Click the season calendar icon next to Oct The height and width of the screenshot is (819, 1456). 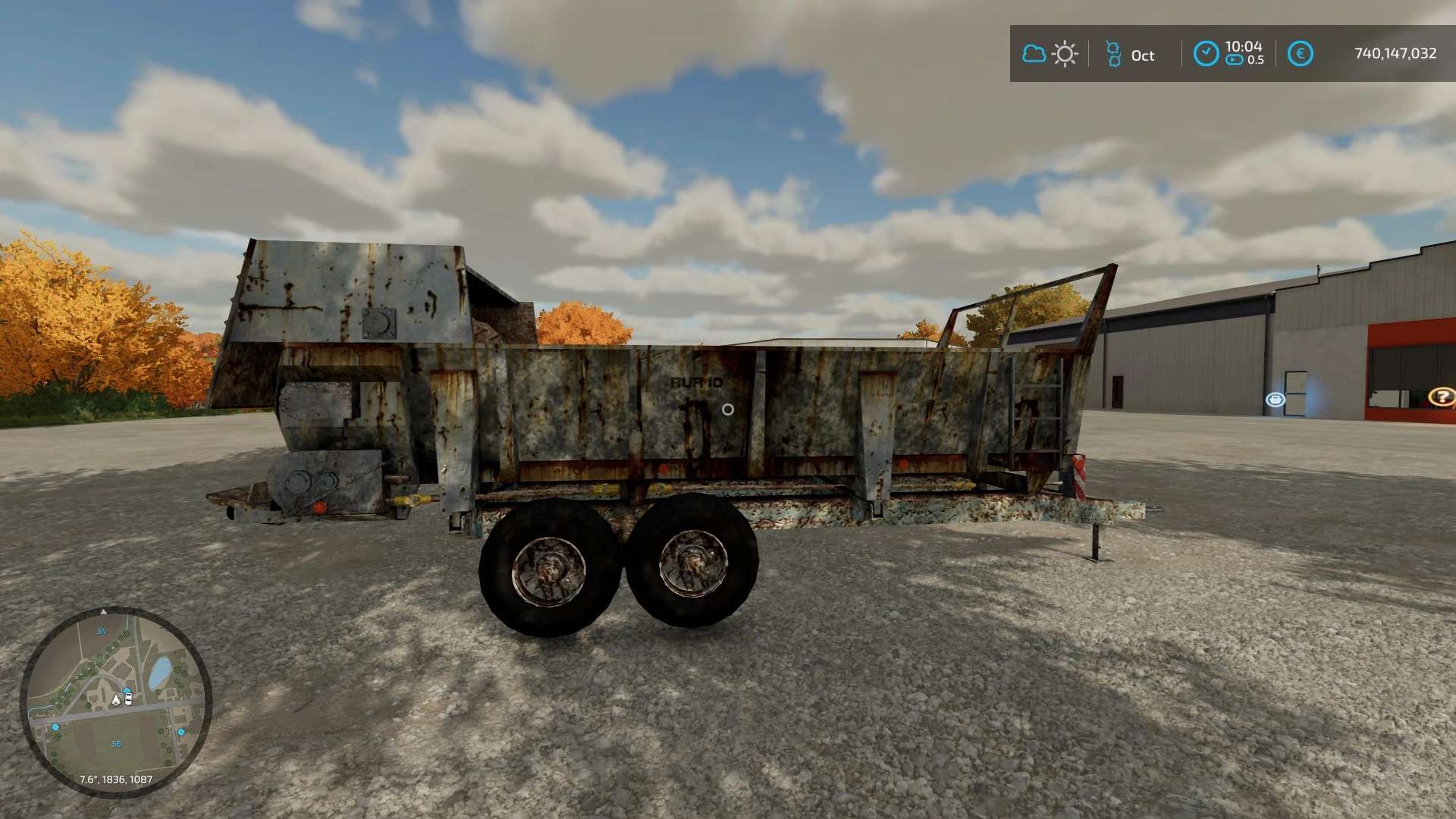(x=1112, y=54)
